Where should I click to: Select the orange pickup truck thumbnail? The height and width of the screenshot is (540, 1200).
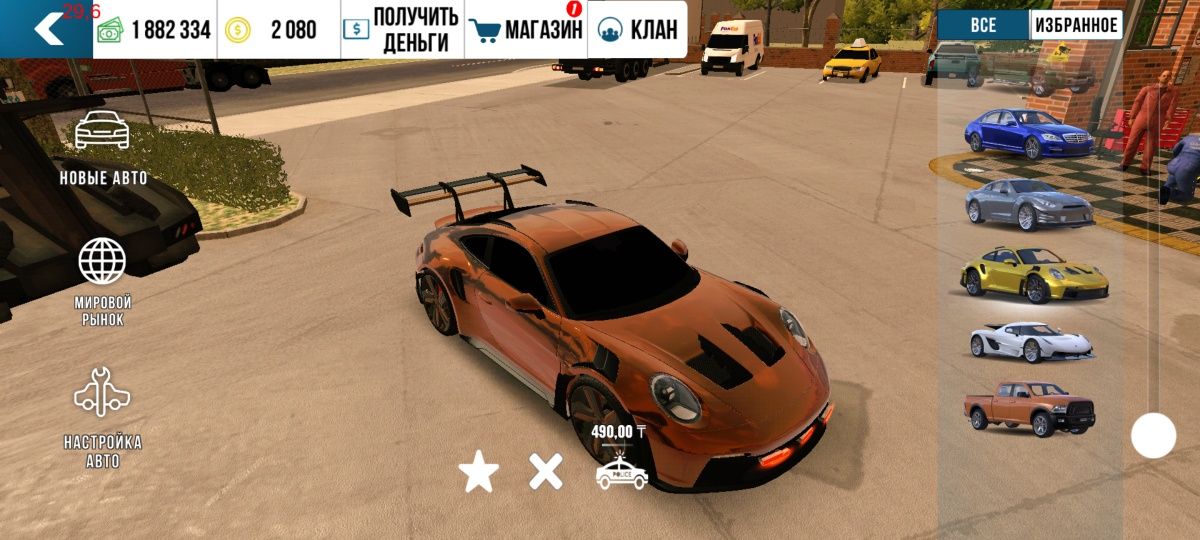(x=1029, y=409)
